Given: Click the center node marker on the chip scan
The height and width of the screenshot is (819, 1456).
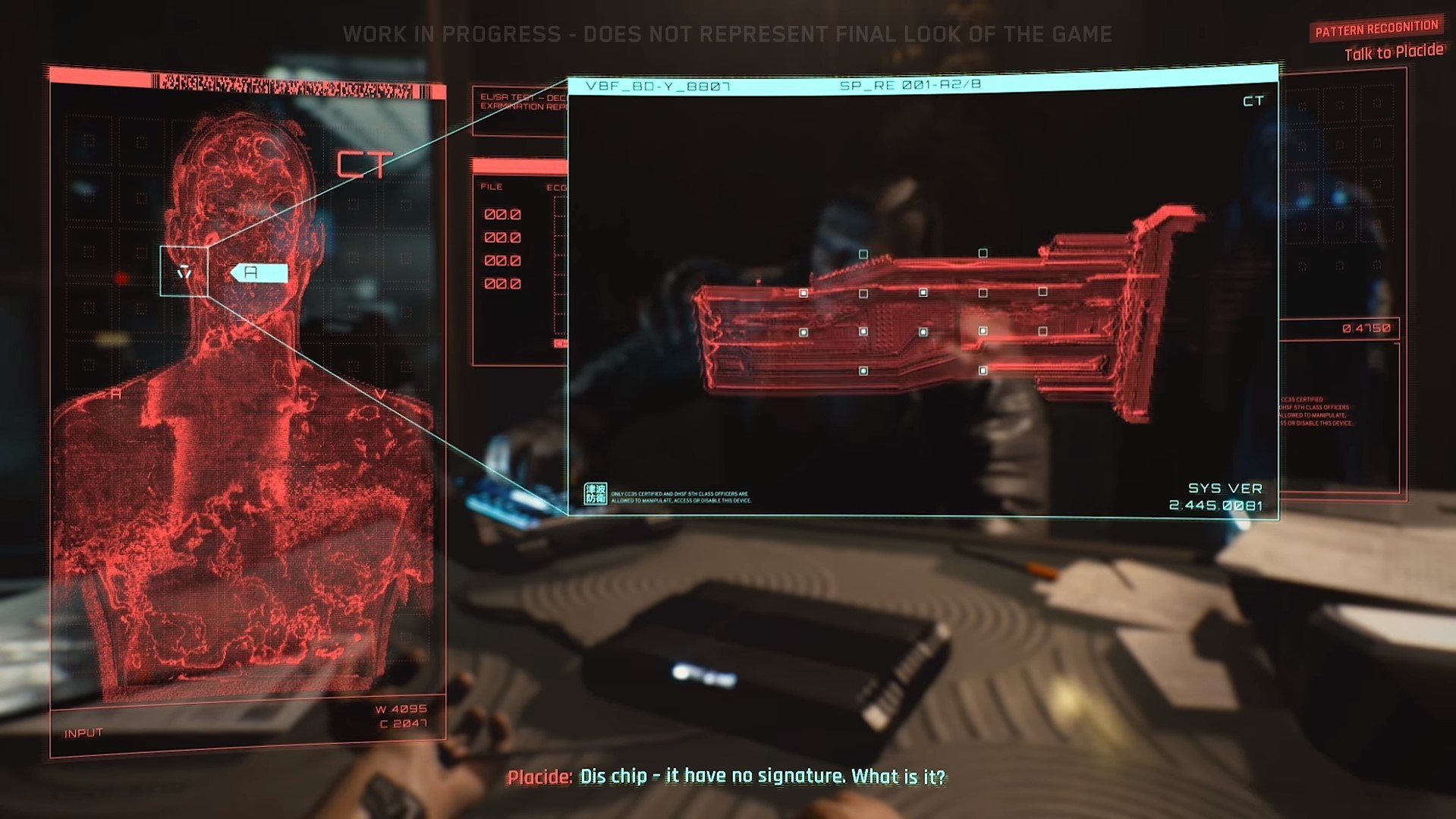Looking at the screenshot, I should click(x=923, y=332).
